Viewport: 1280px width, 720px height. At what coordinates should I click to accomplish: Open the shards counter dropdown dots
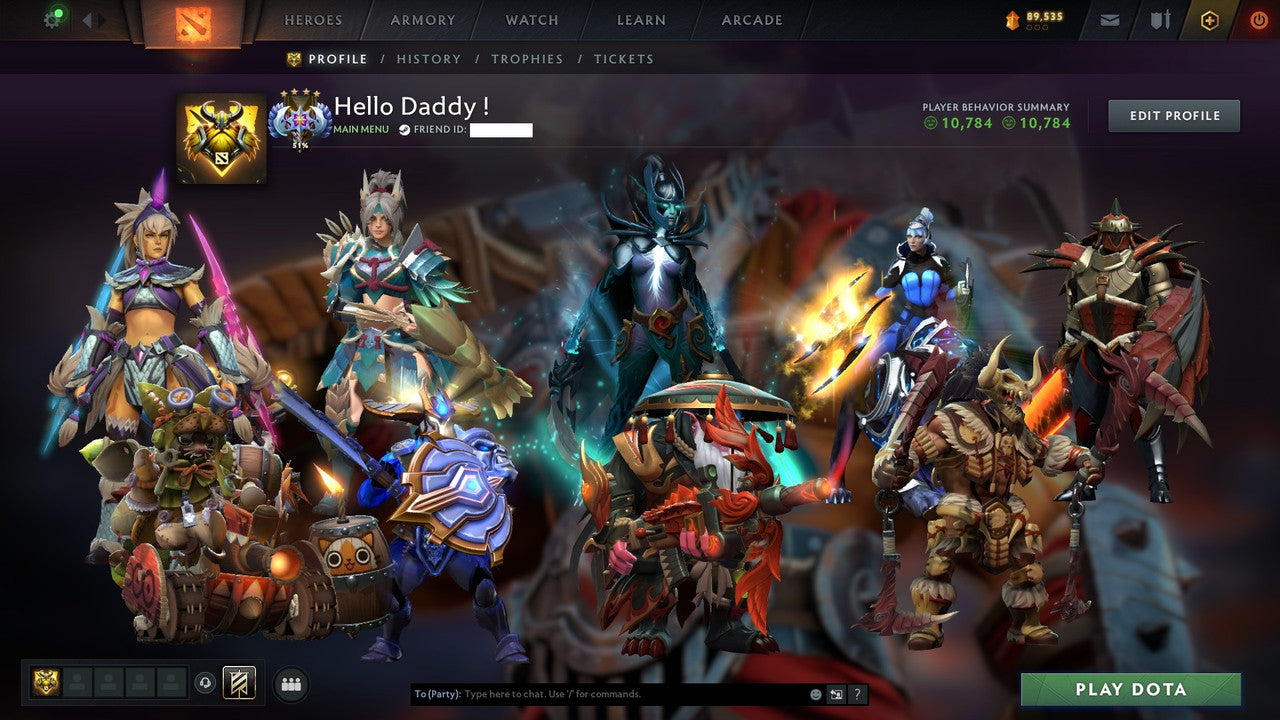pyautogui.click(x=1036, y=27)
